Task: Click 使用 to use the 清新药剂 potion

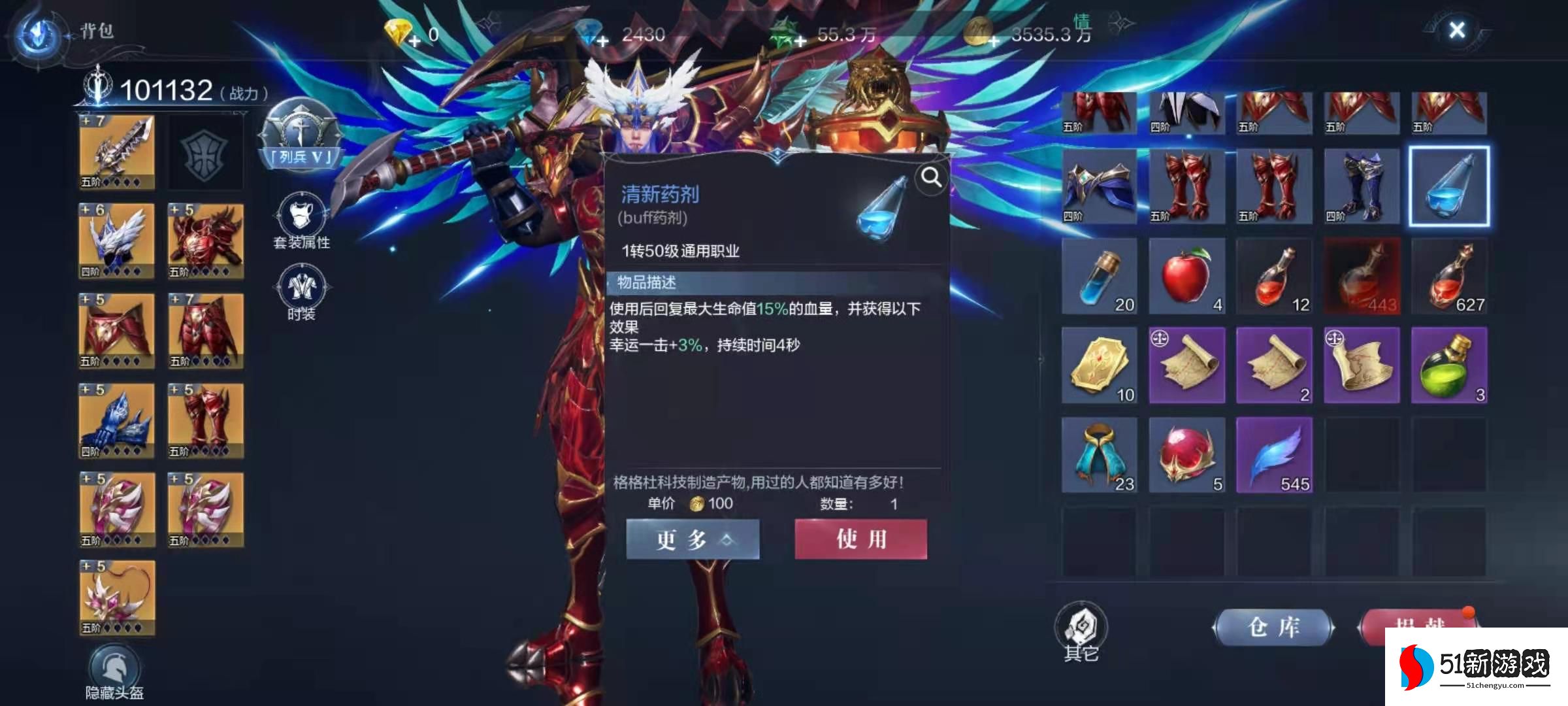Action: 860,539
